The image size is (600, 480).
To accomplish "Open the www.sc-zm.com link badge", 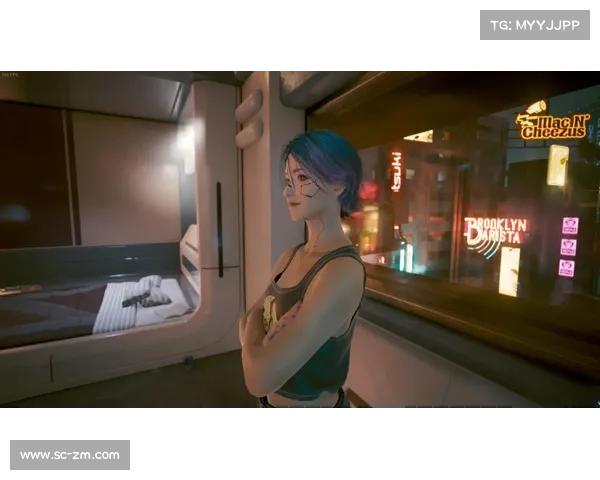I will click(71, 455).
